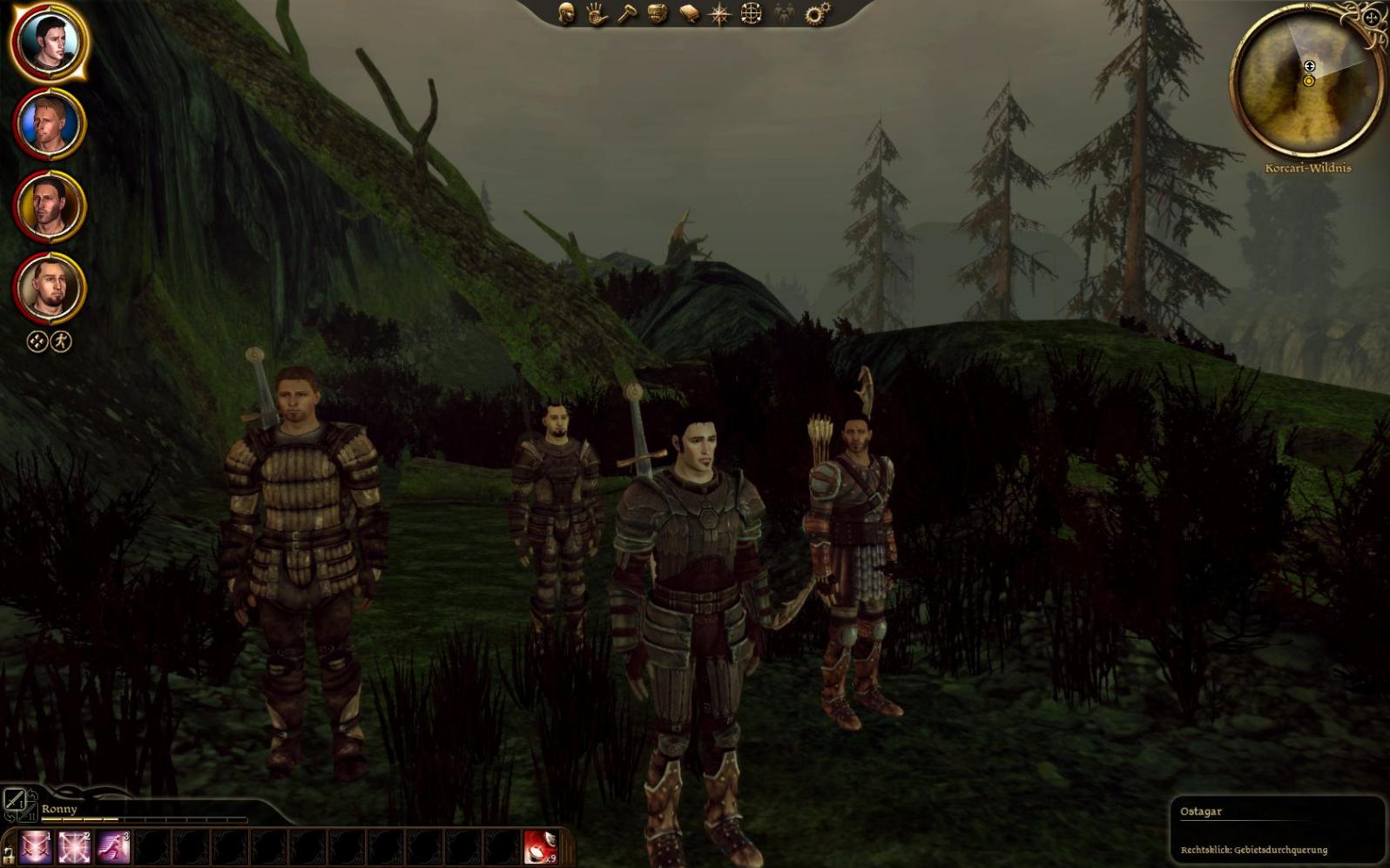The image size is (1390, 868).
Task: Select the yellow-background party portrait
Action: pos(49,206)
